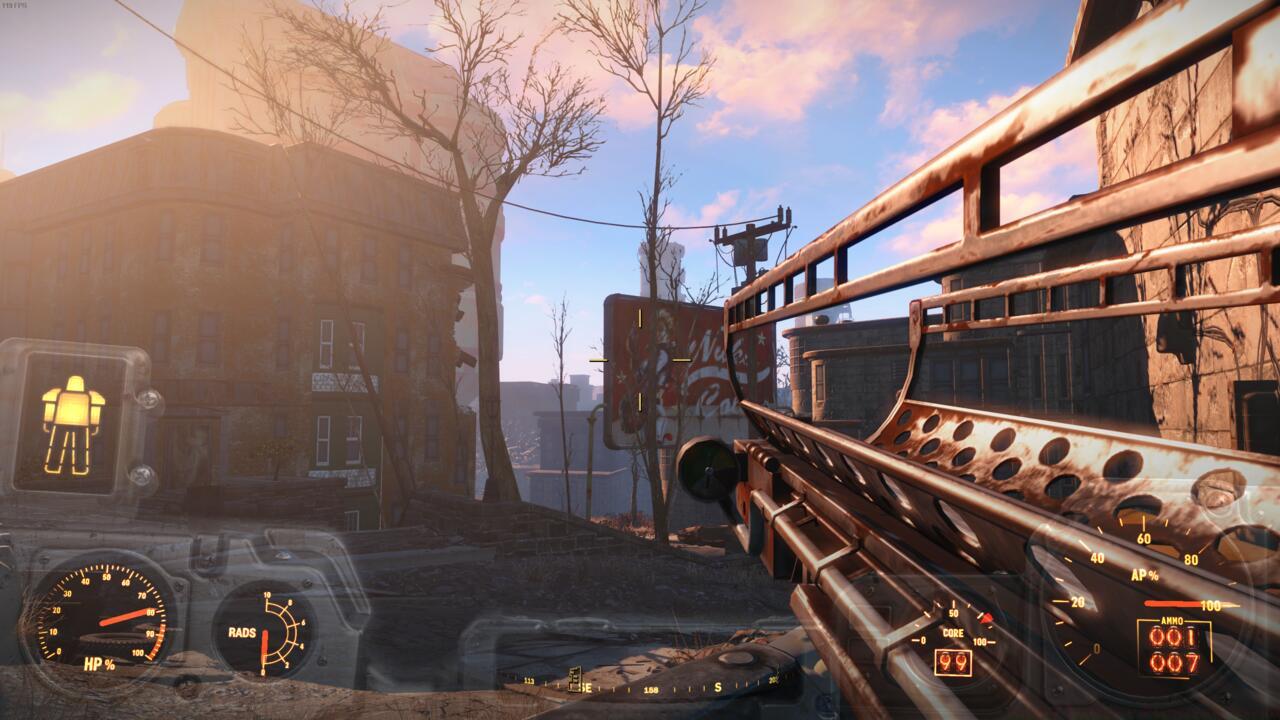Viewport: 1280px width, 720px height.
Task: Click the S marker on the compass strip
Action: pos(717,686)
